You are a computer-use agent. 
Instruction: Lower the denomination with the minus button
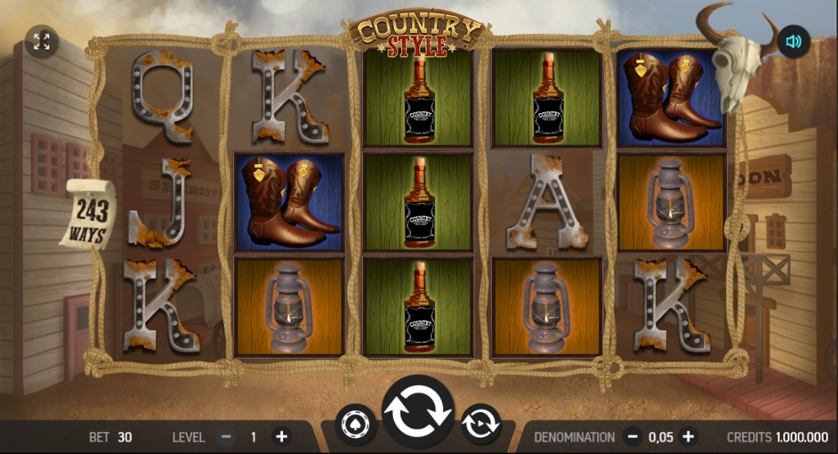pyautogui.click(x=632, y=437)
